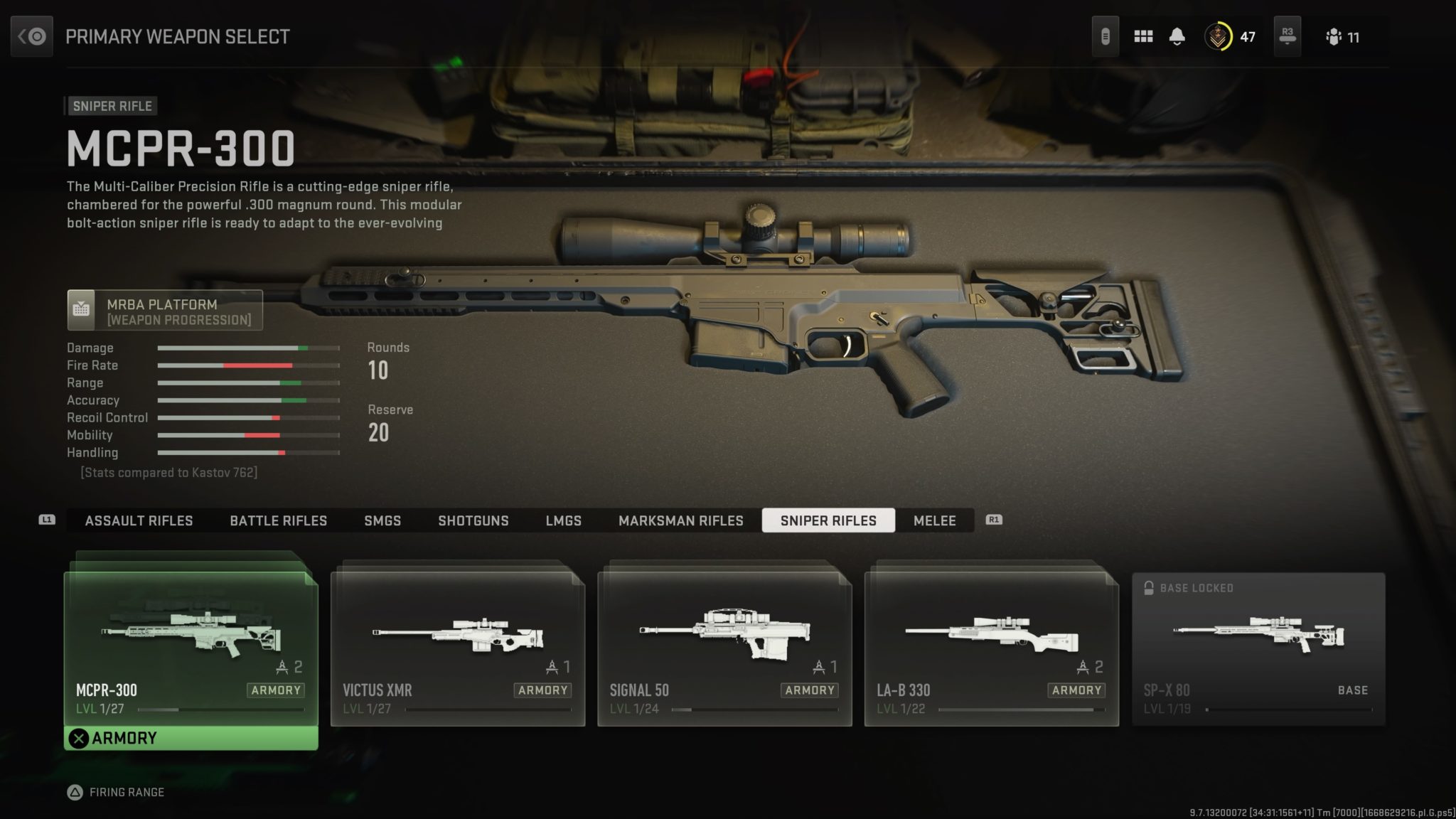Open the social party icon showing 11
The width and height of the screenshot is (1456, 819).
1335,36
